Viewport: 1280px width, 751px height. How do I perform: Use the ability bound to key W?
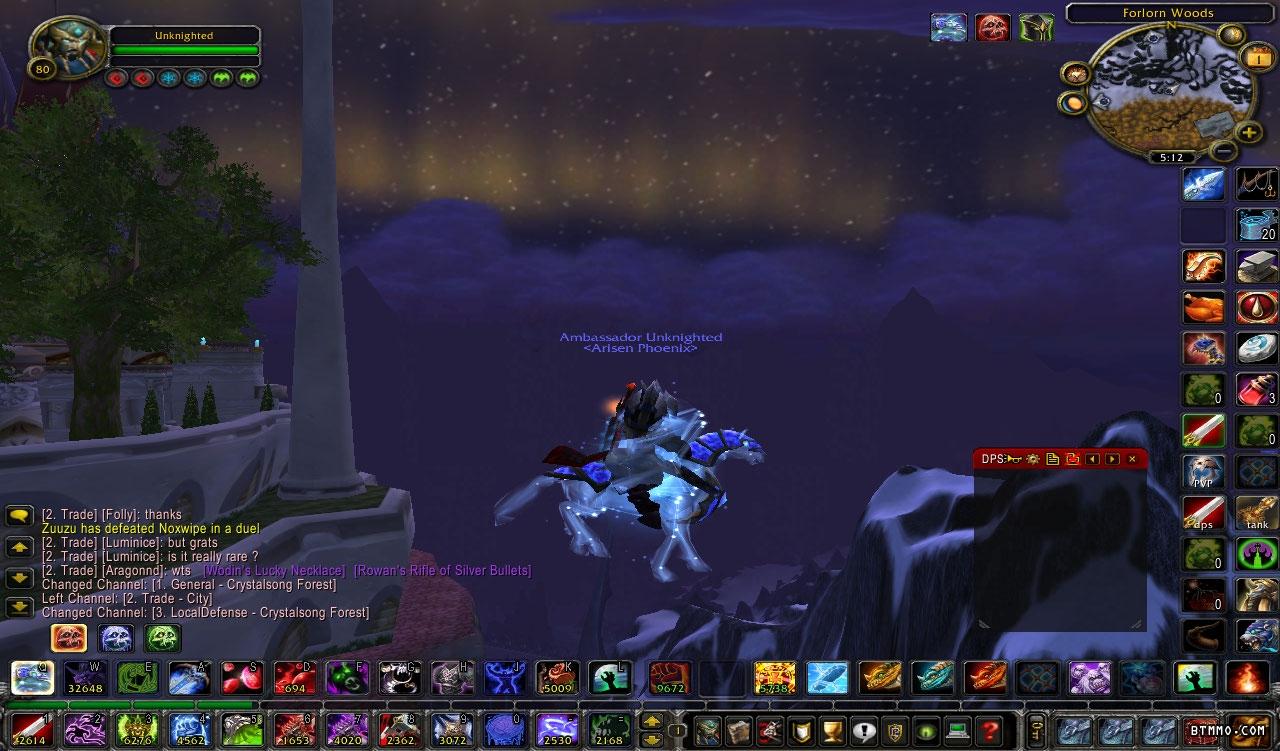[85, 678]
